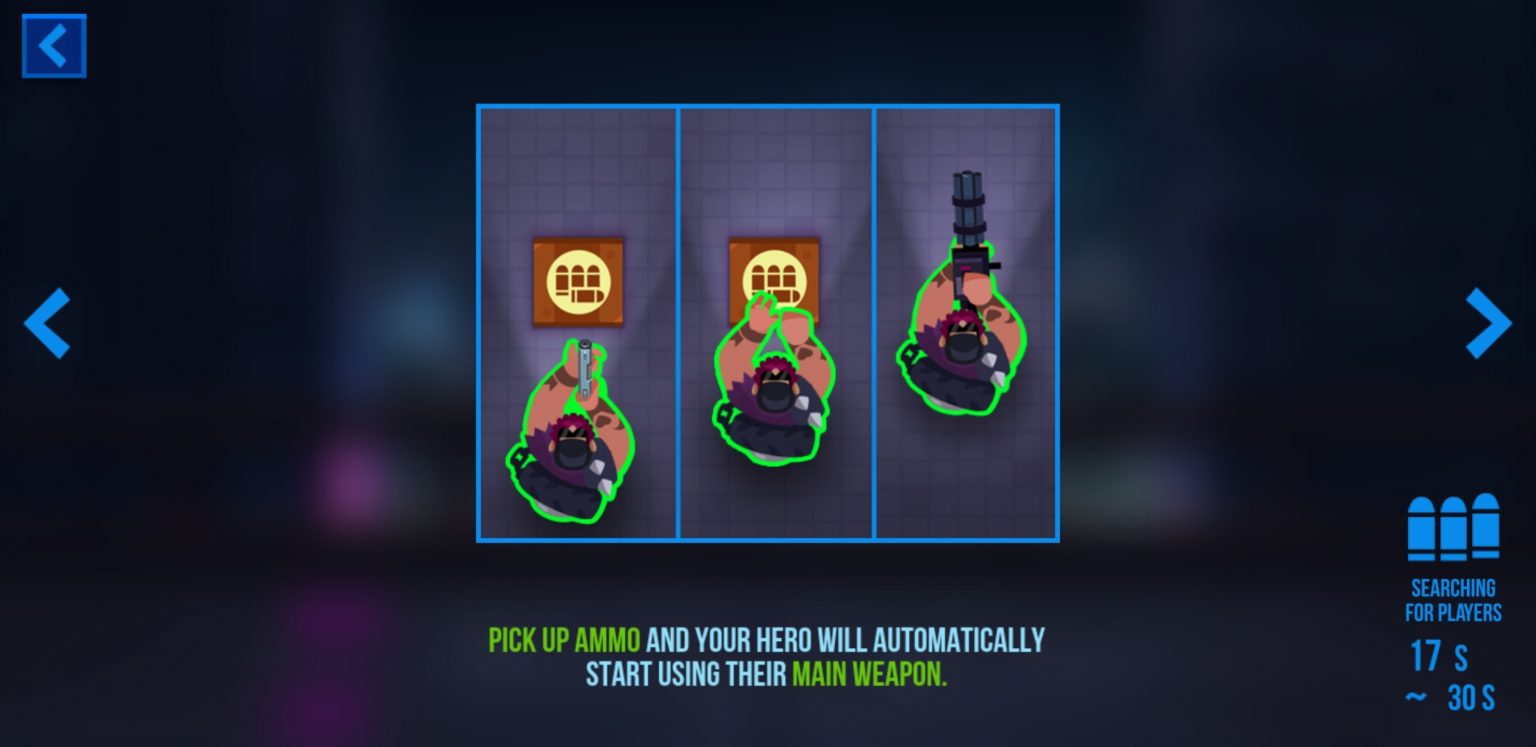Collapse the tutorial using the back chevron

point(54,45)
